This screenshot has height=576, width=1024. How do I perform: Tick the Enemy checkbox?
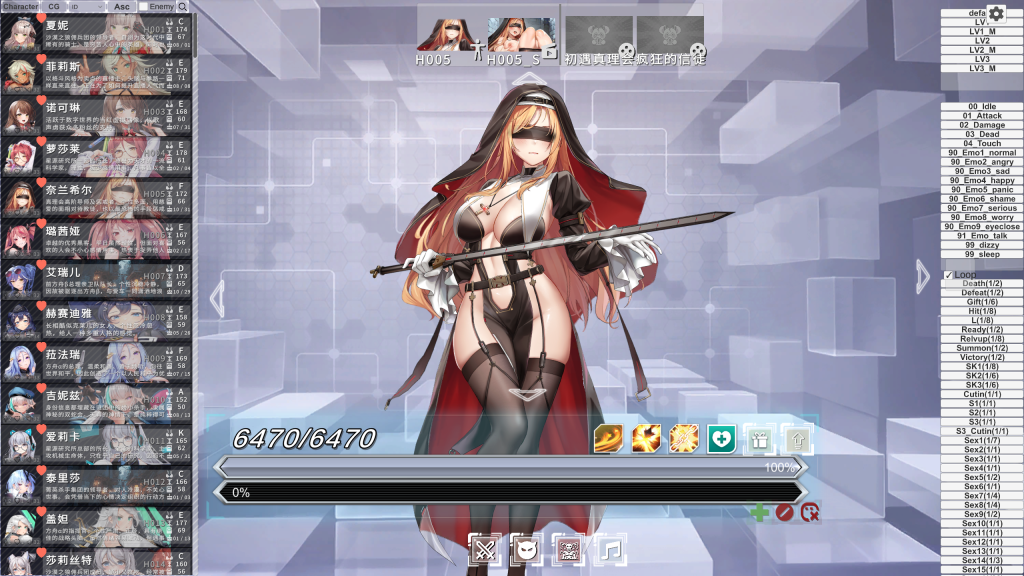click(143, 7)
